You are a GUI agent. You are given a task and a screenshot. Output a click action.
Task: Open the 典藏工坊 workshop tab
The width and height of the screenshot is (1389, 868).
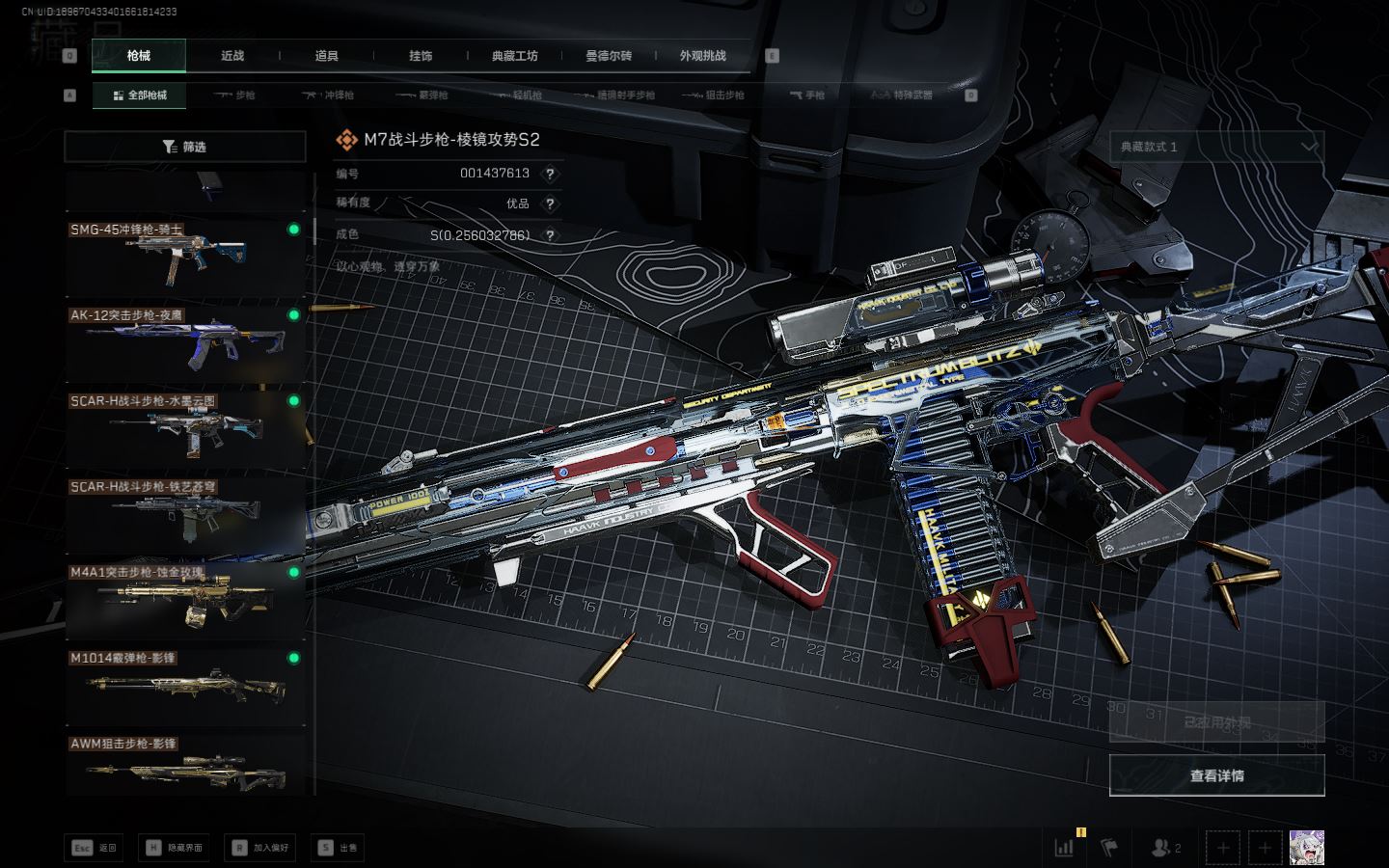[514, 56]
